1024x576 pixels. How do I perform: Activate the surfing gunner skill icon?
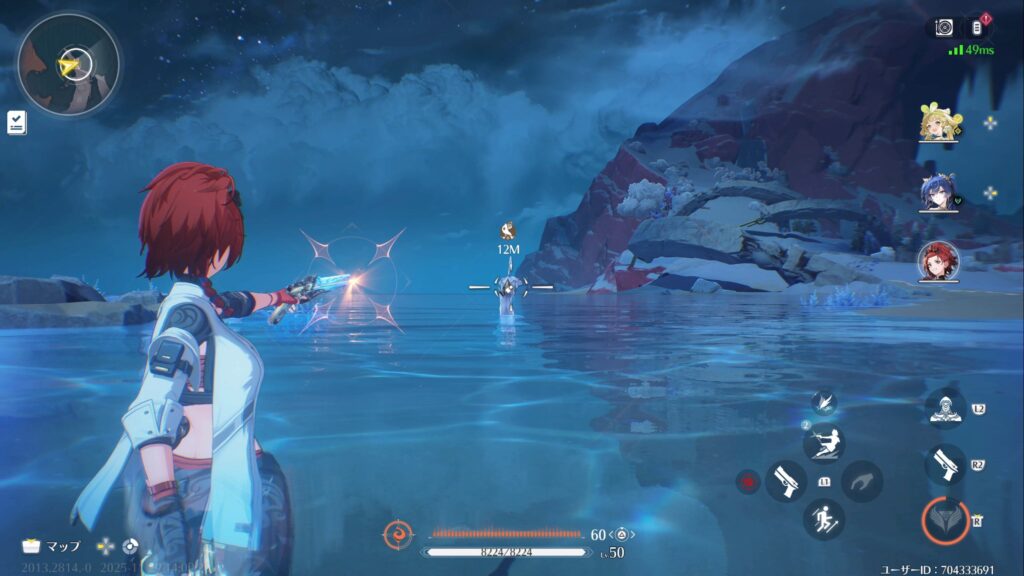pos(824,443)
